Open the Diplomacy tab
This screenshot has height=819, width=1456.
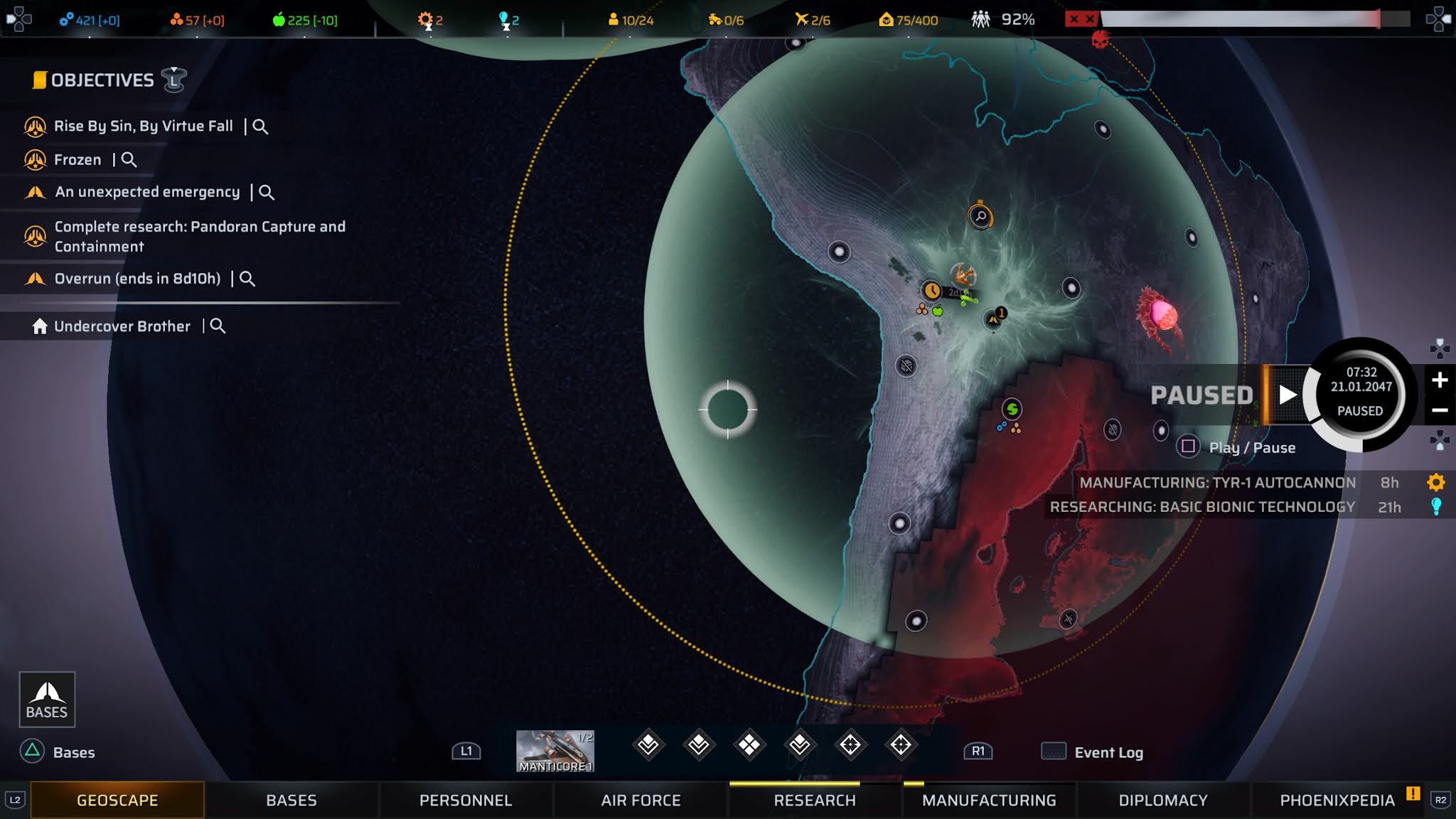point(1163,801)
